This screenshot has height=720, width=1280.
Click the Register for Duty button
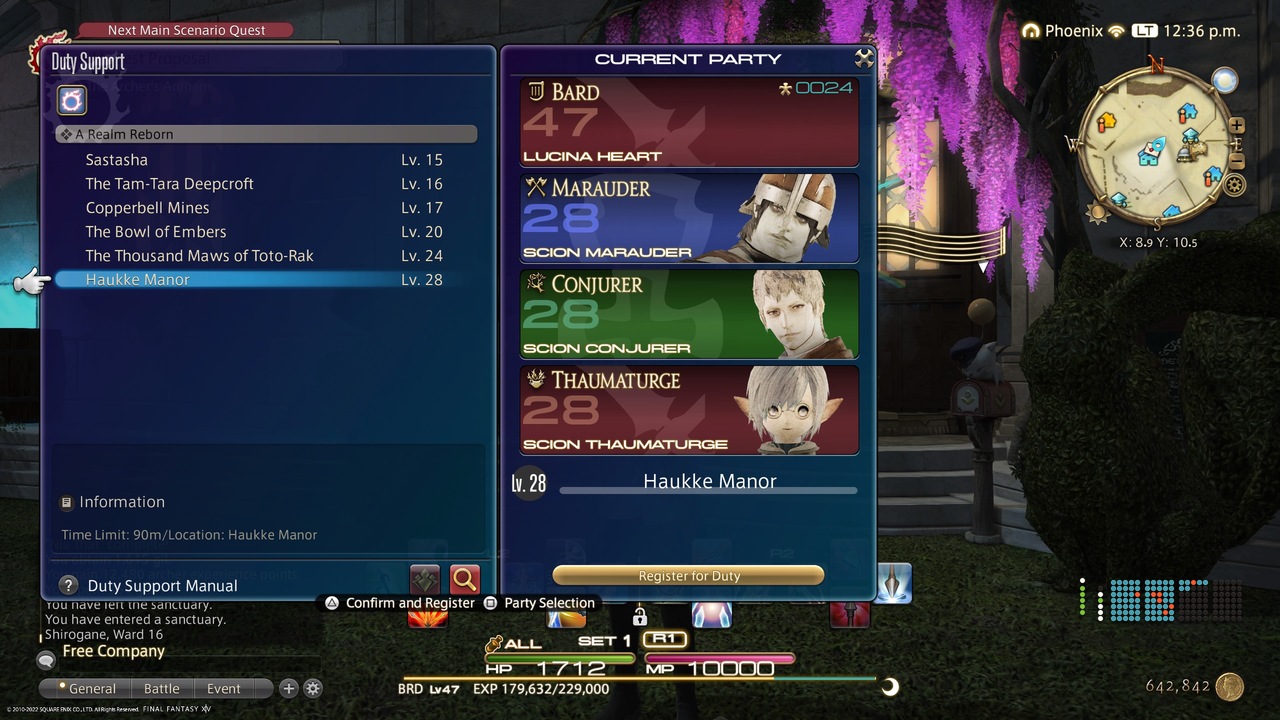pyautogui.click(x=688, y=575)
